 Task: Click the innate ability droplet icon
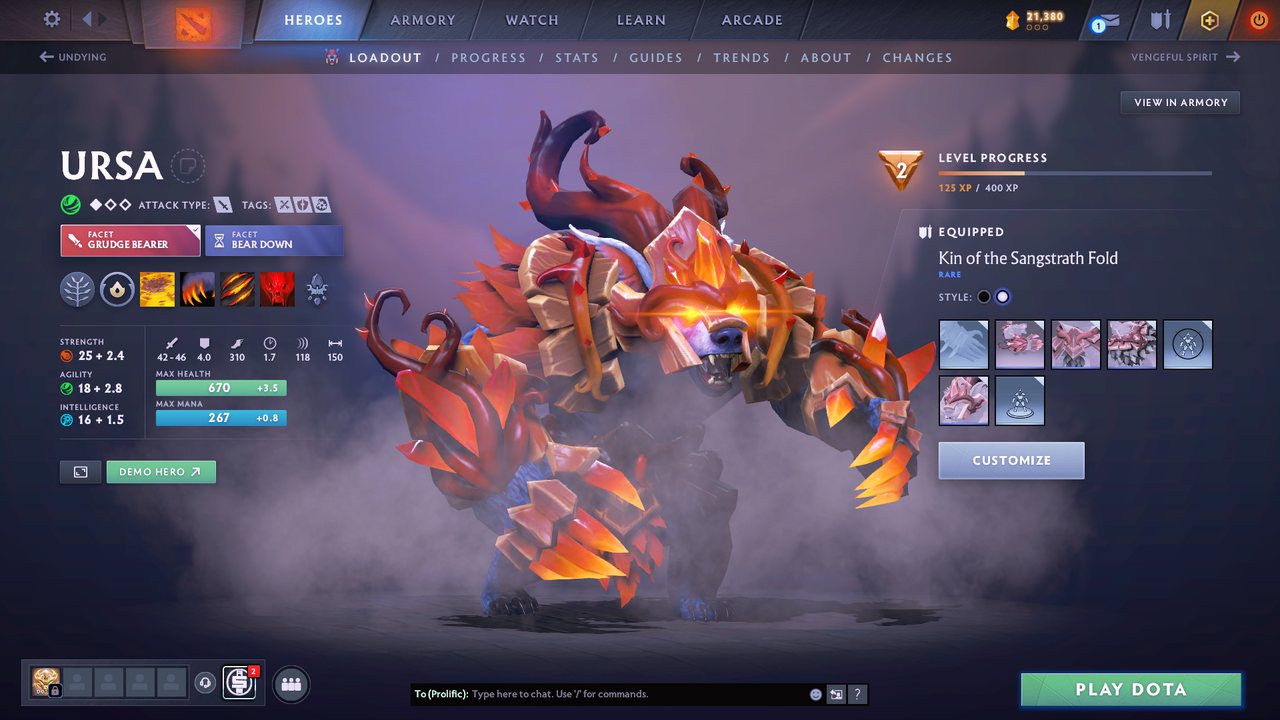117,289
